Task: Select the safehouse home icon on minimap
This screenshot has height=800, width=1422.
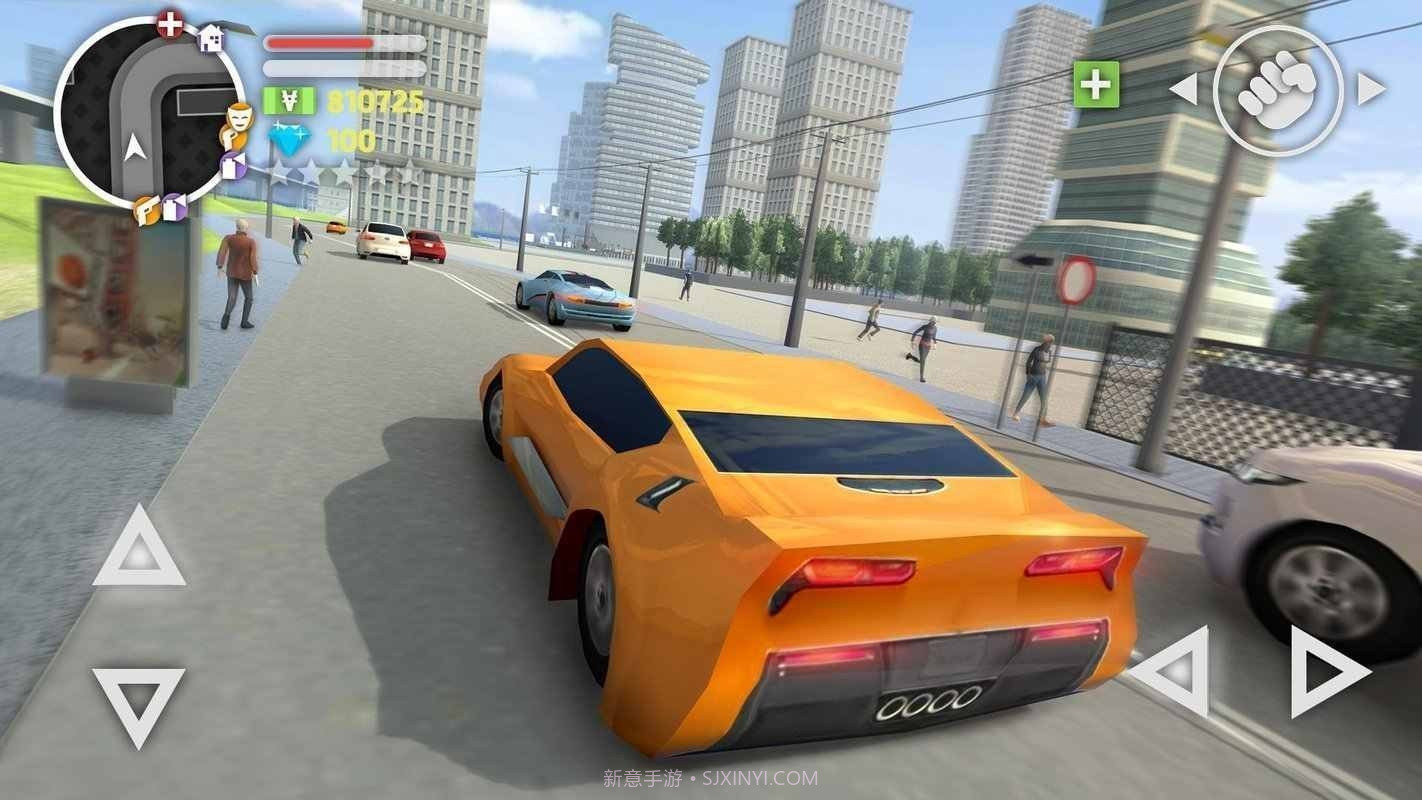Action: [x=211, y=39]
